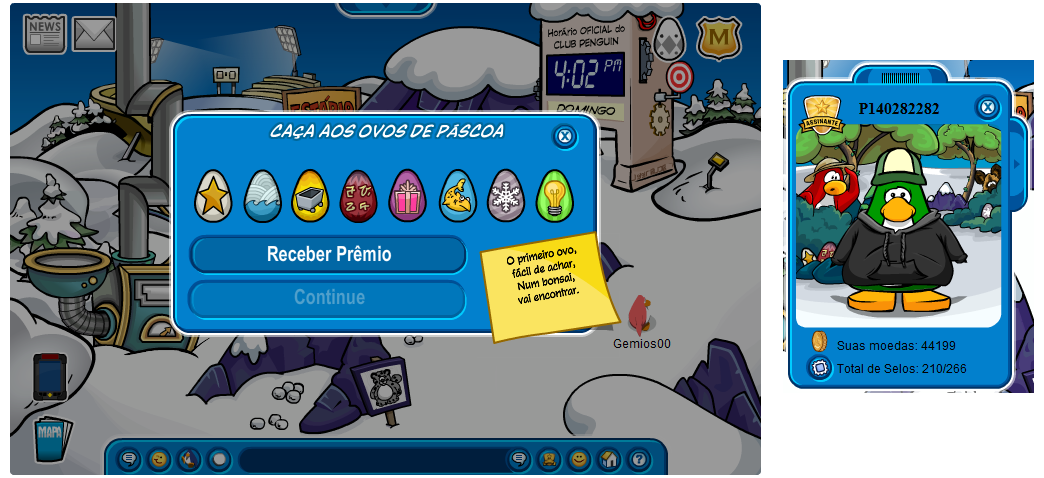1044x478 pixels.
Task: Open the Mapa map icon
Action: (50, 437)
